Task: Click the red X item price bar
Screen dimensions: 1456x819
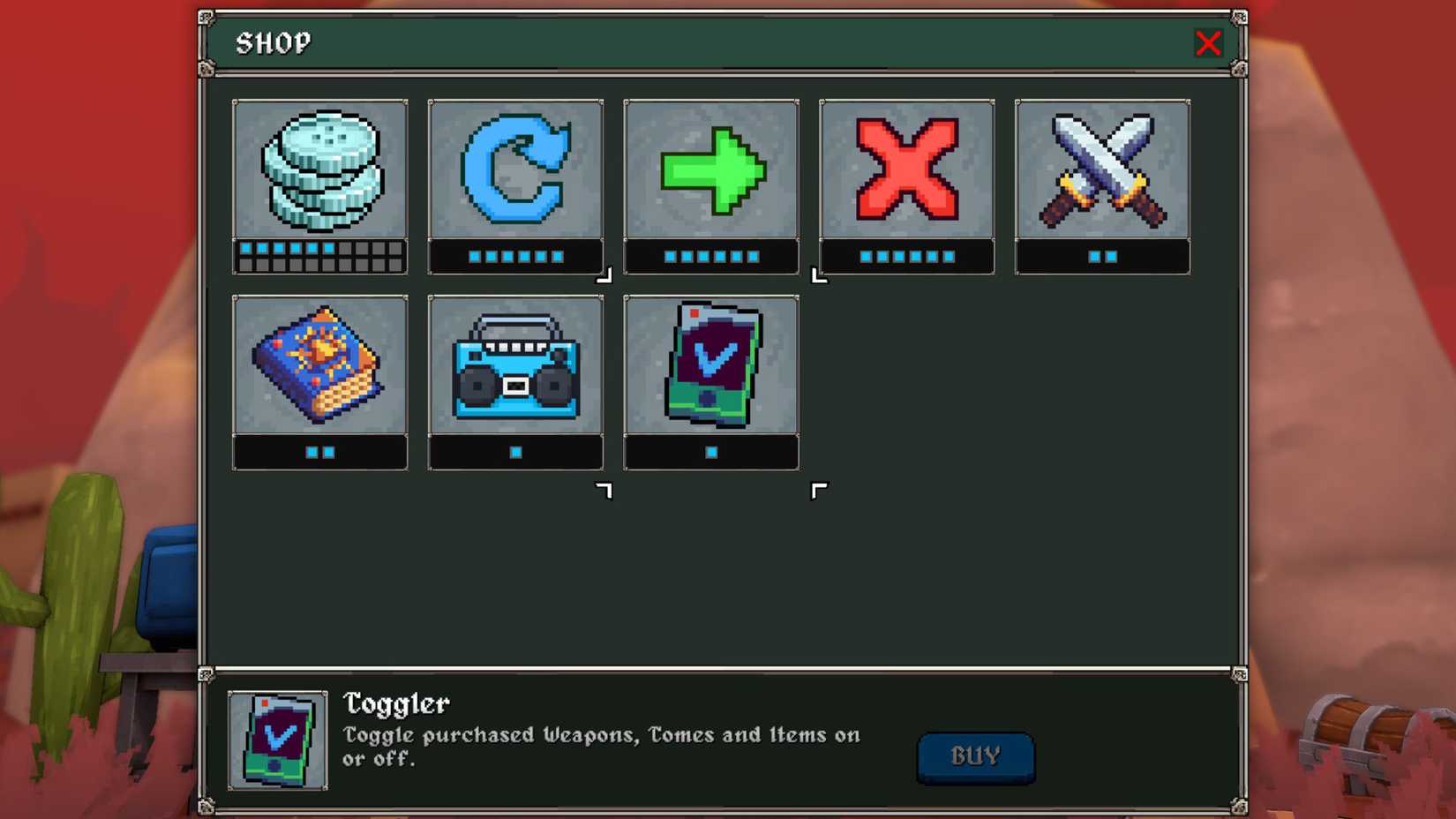Action: (x=906, y=257)
